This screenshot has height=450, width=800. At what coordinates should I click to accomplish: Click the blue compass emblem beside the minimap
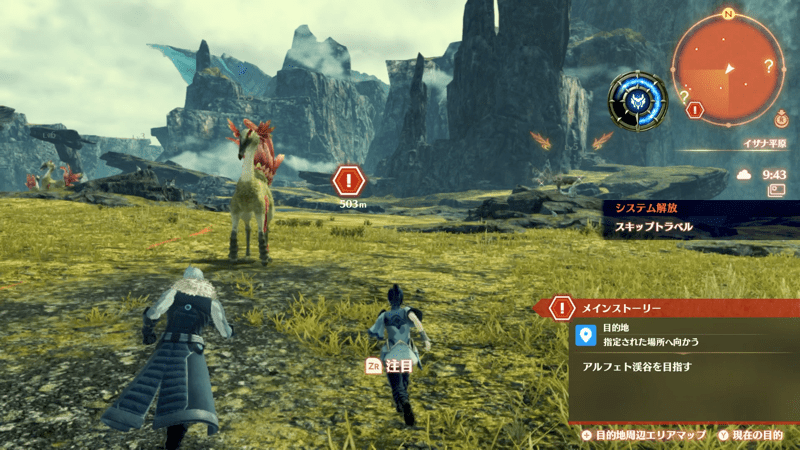click(x=637, y=97)
